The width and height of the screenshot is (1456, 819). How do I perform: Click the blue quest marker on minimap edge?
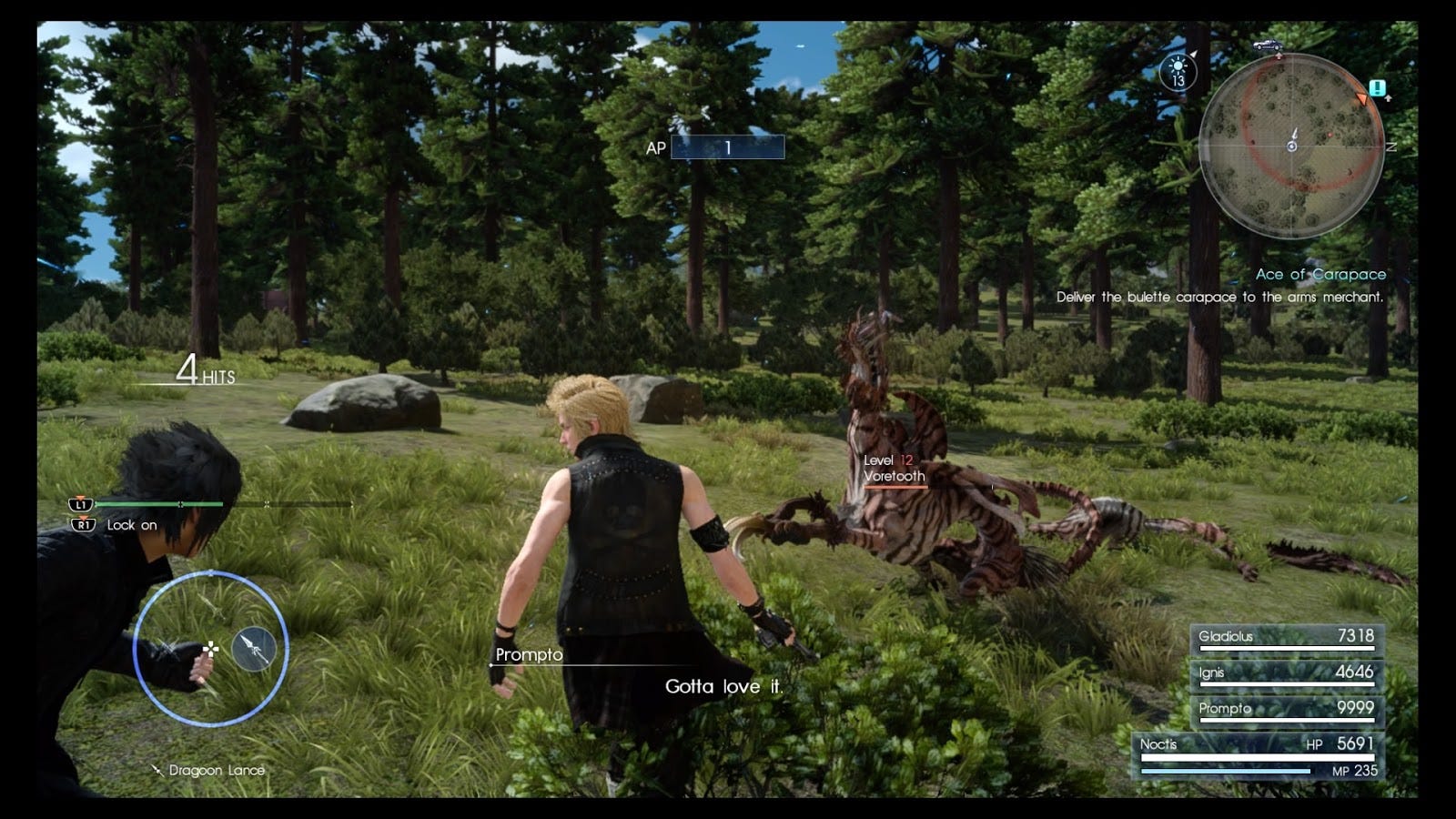click(1377, 88)
